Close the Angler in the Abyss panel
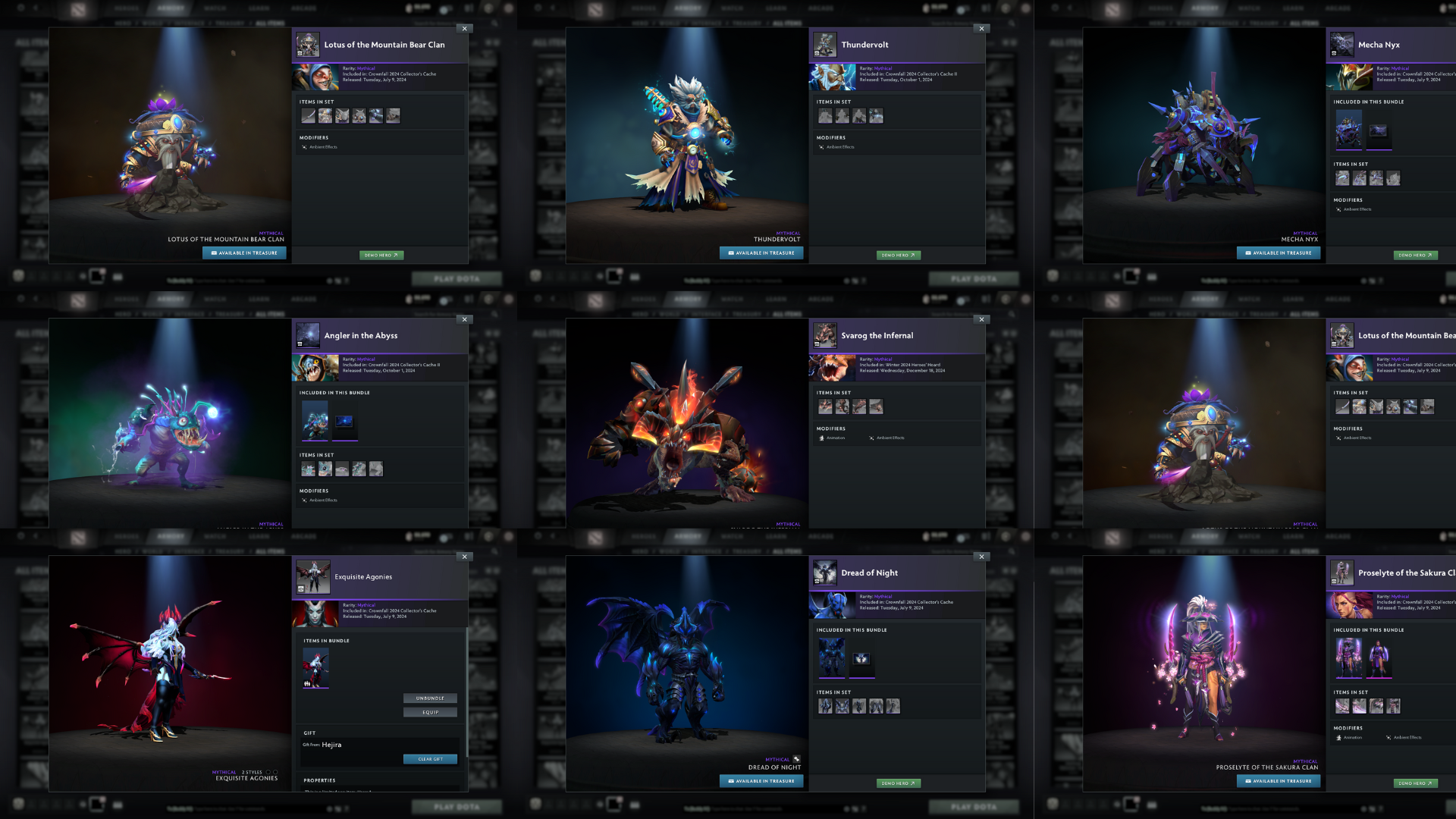Screen dimensions: 1456x819 tap(465, 319)
